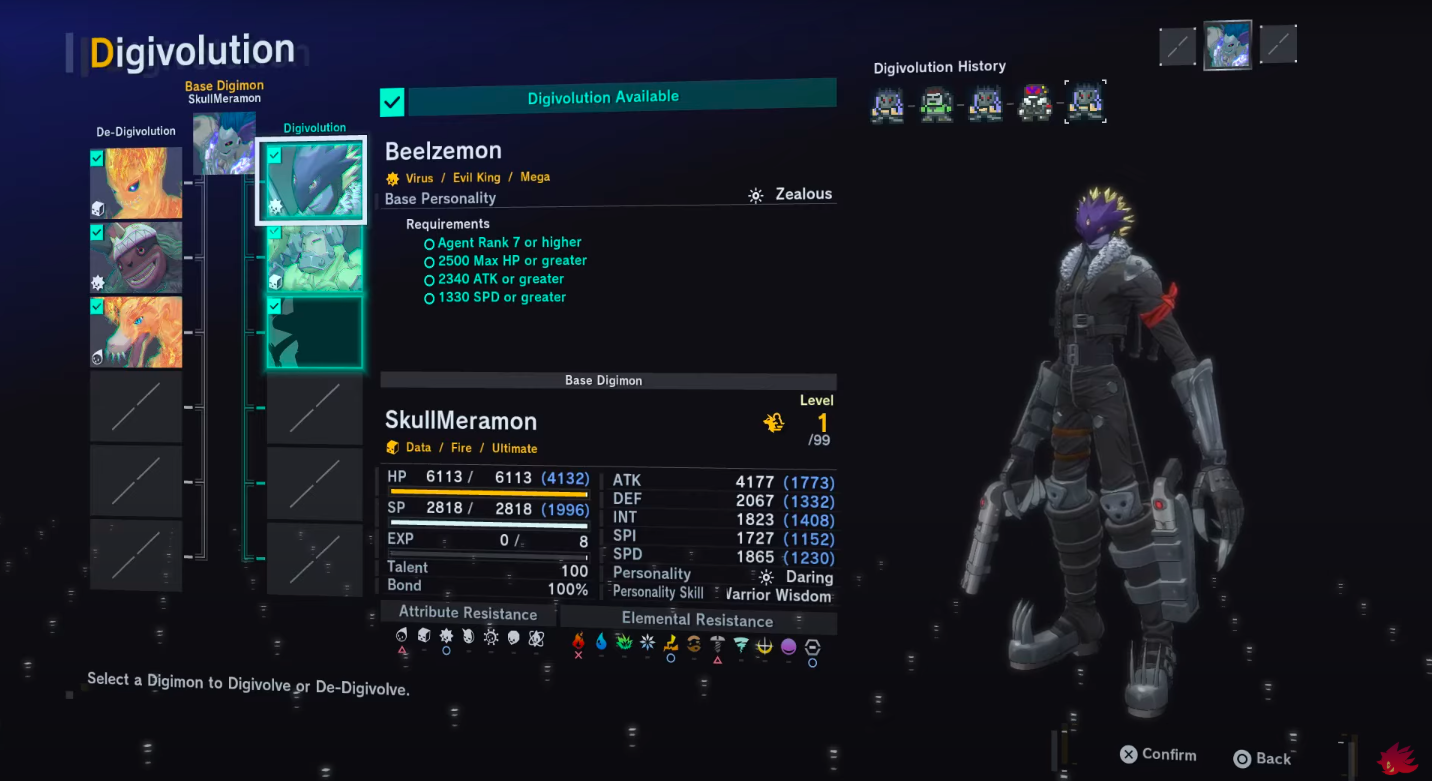Viewport: 1432px width, 781px height.
Task: Click the SkullMeramon base Digimon portrait
Action: coord(222,142)
